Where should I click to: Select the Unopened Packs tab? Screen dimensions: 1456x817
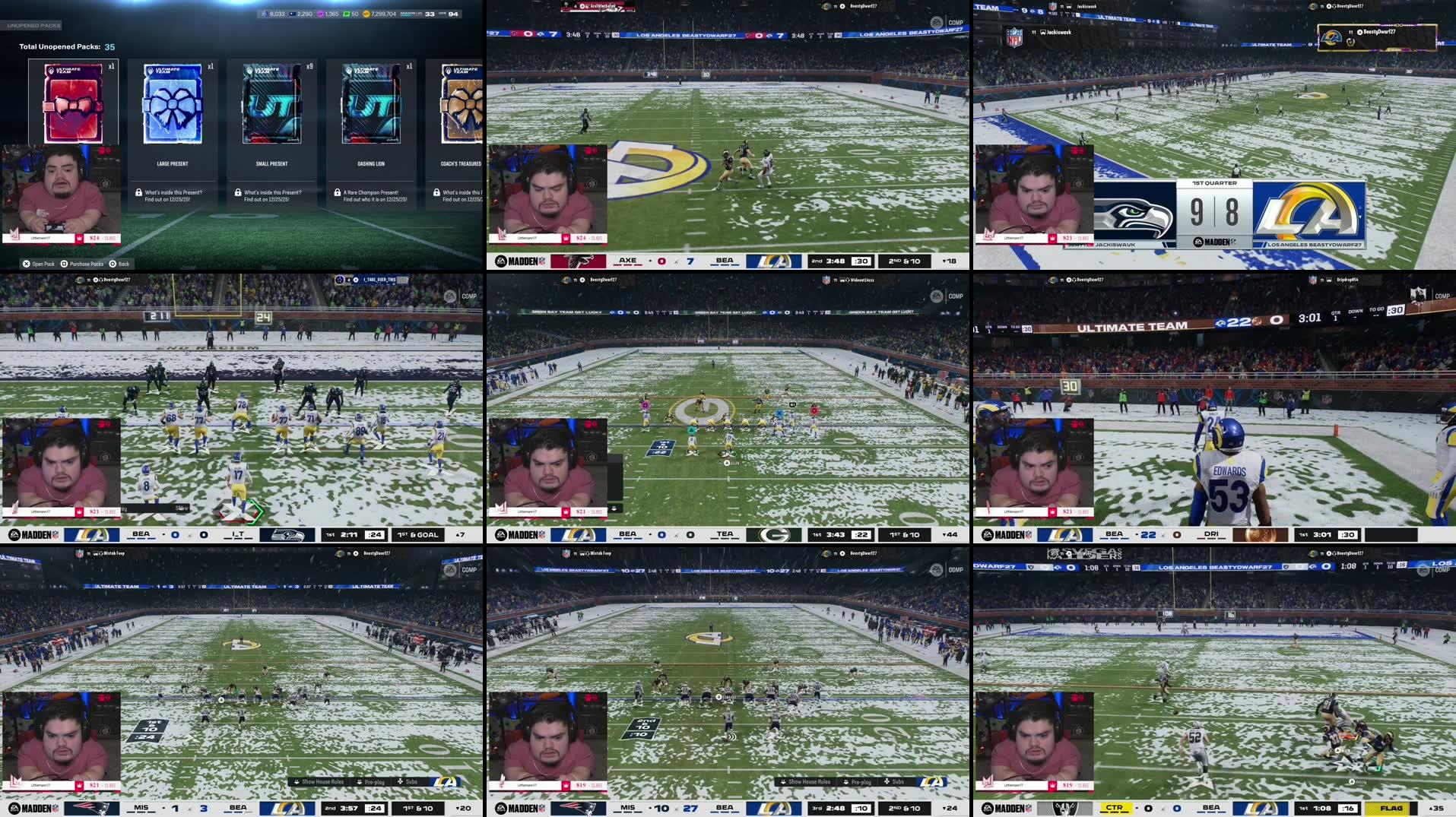tap(34, 24)
